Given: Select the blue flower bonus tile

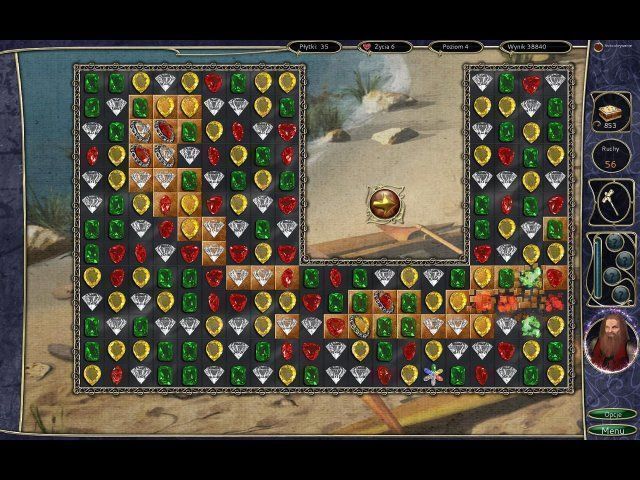Looking at the screenshot, I should coord(434,374).
